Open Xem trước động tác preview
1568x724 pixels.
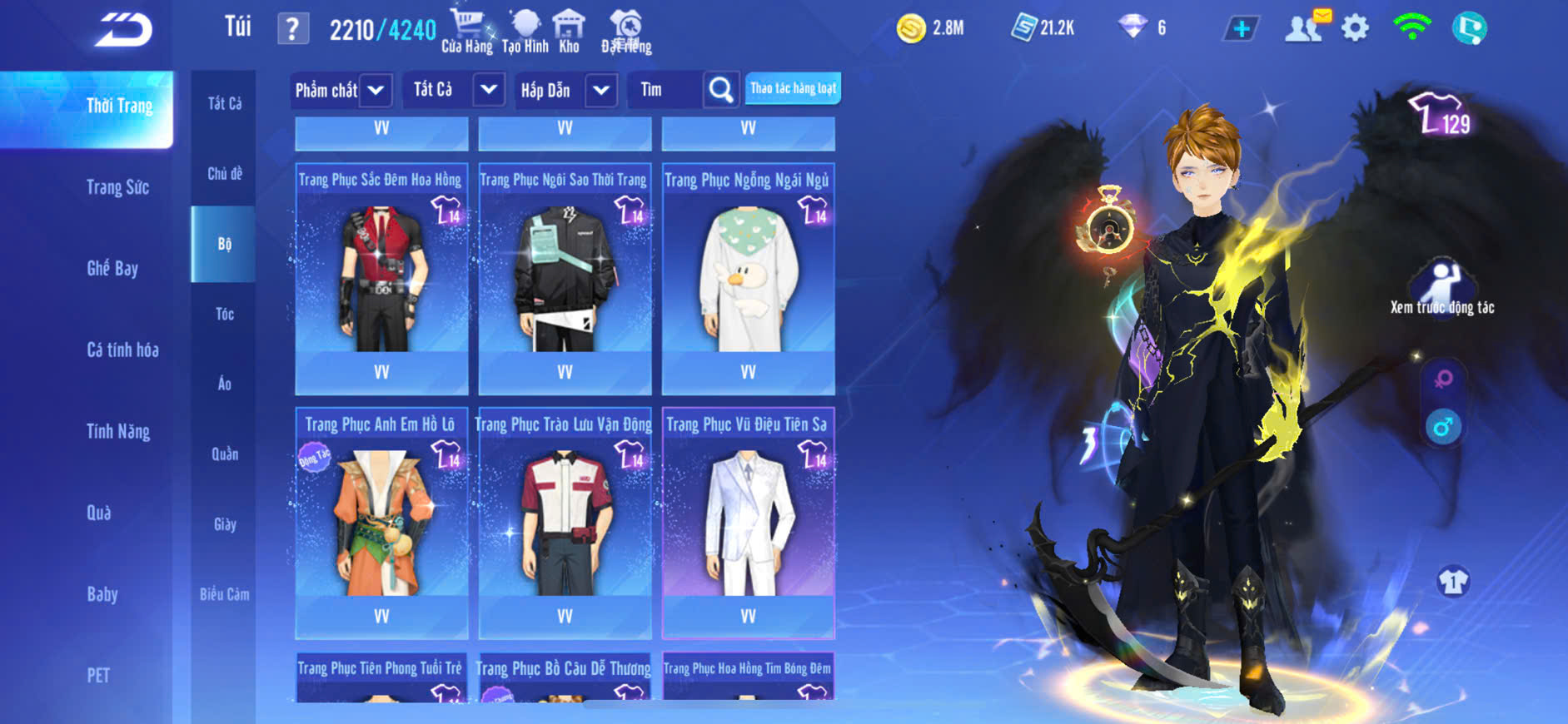click(x=1442, y=287)
